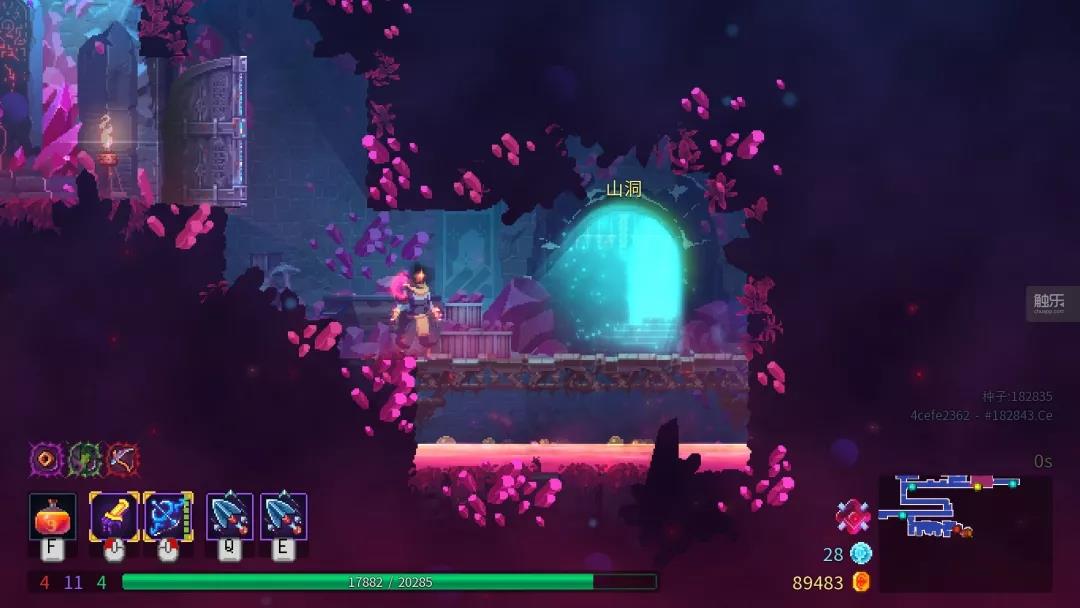Activate the throwing knives skill bound to E
Image resolution: width=1080 pixels, height=608 pixels.
[x=284, y=517]
